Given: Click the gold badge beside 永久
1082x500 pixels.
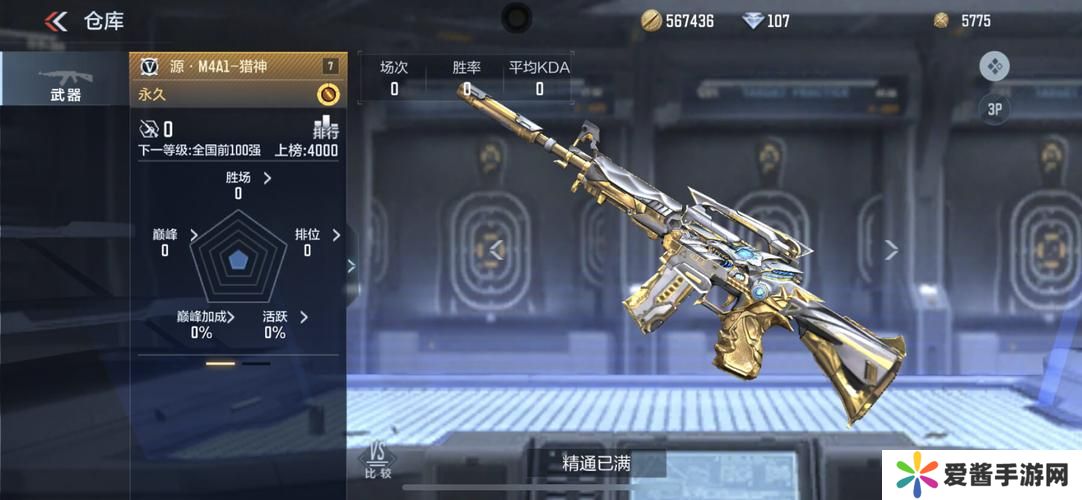Looking at the screenshot, I should click(x=328, y=94).
